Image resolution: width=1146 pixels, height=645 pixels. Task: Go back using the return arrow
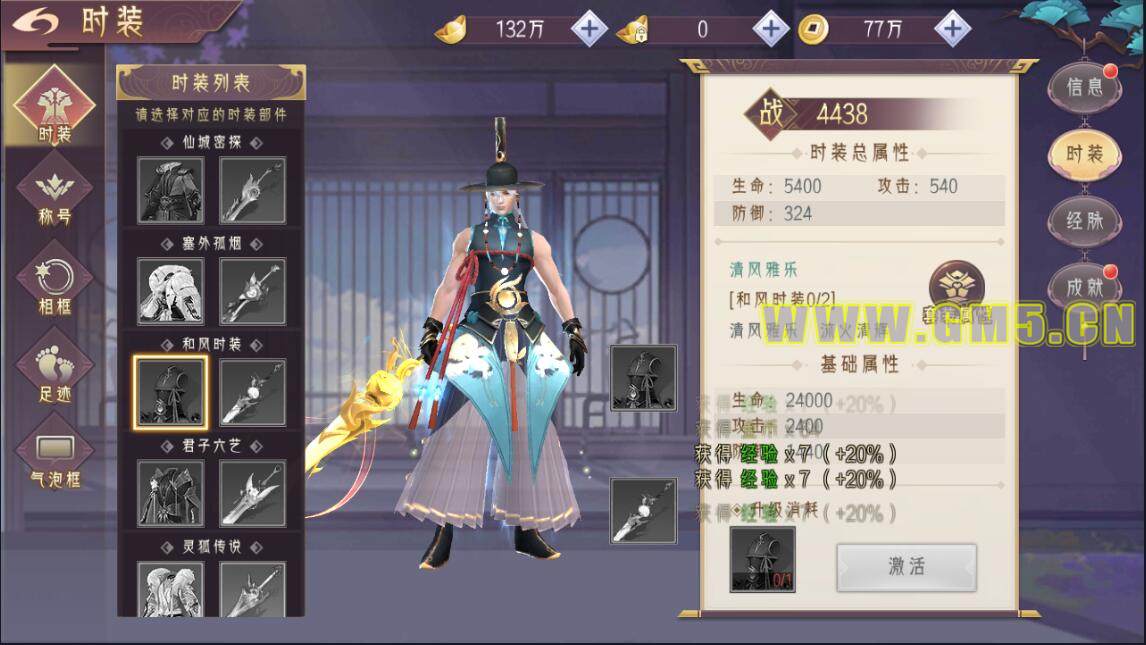click(35, 20)
